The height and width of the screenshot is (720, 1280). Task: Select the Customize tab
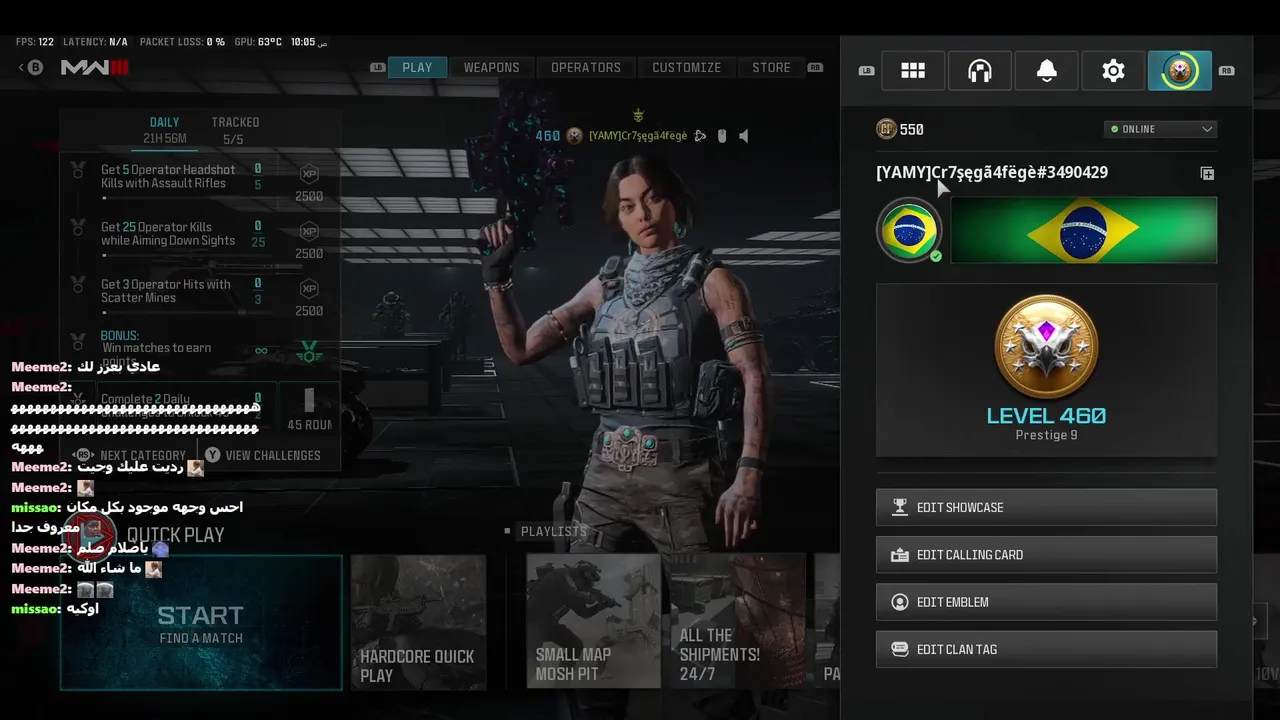(x=686, y=68)
